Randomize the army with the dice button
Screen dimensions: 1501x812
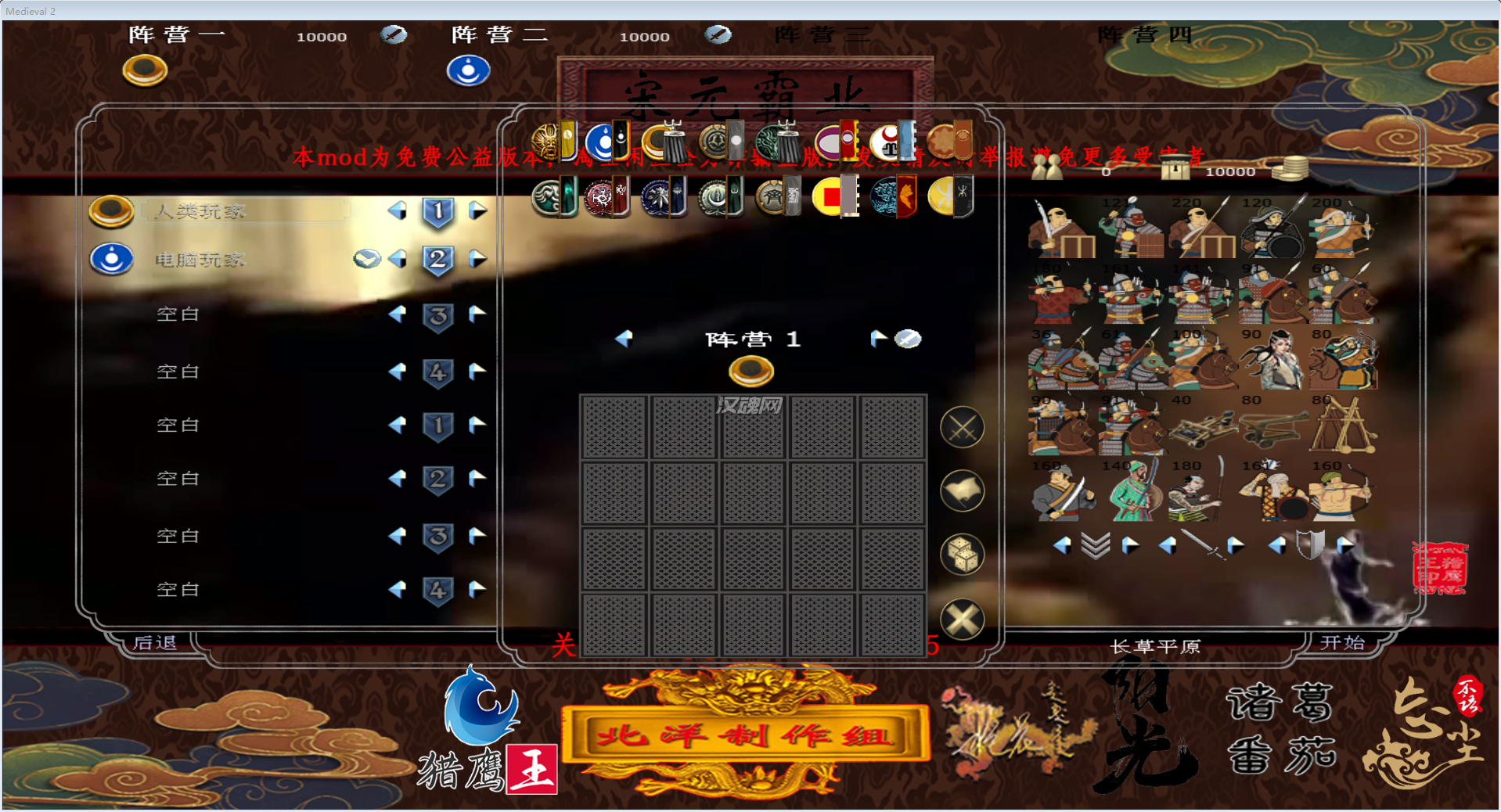962,555
